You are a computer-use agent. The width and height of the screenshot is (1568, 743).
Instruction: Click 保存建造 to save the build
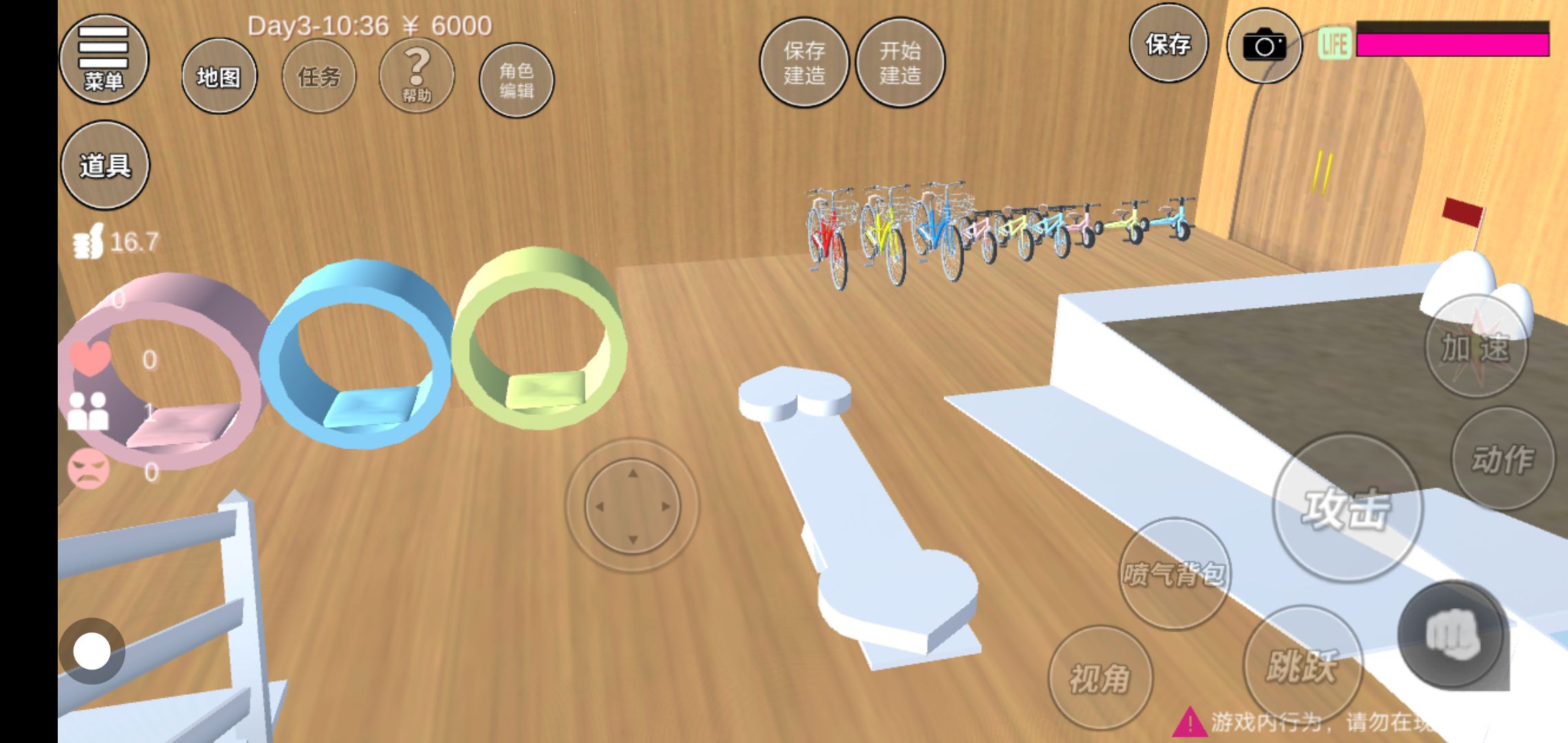803,63
